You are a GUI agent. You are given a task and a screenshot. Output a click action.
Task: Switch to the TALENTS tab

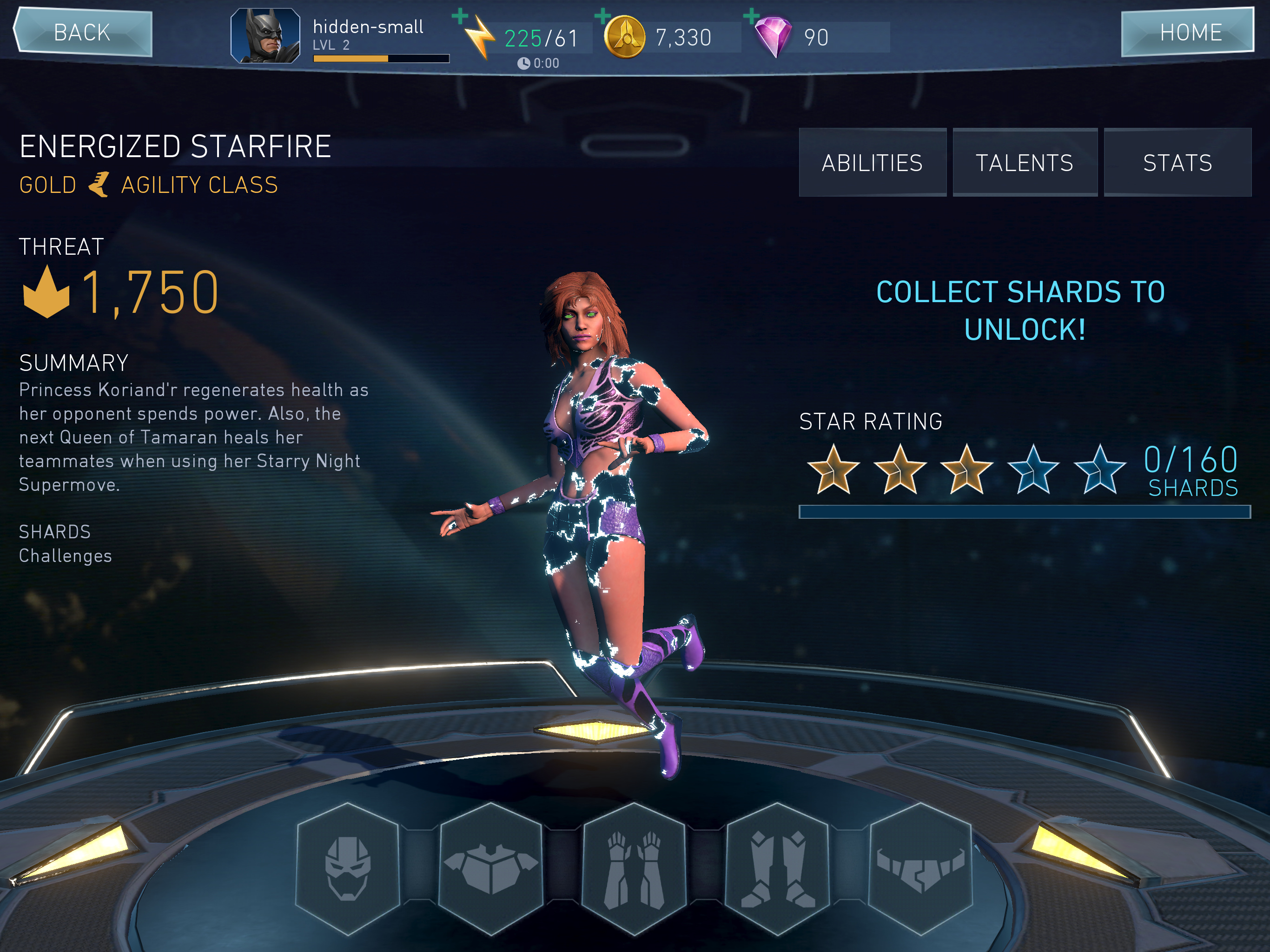pos(1025,163)
